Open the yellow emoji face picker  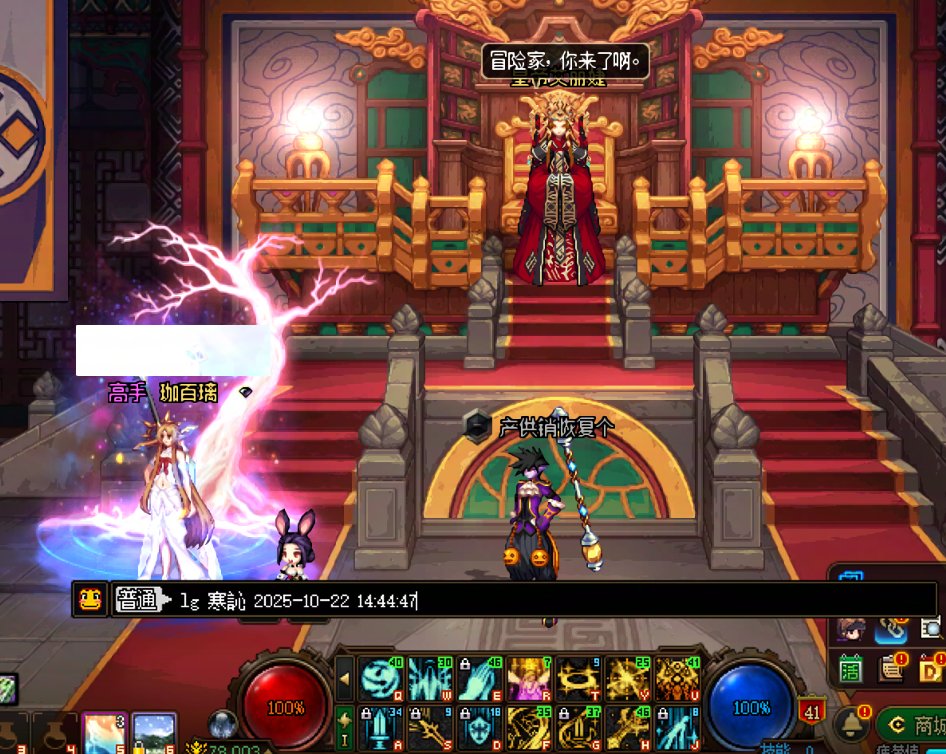tap(90, 600)
